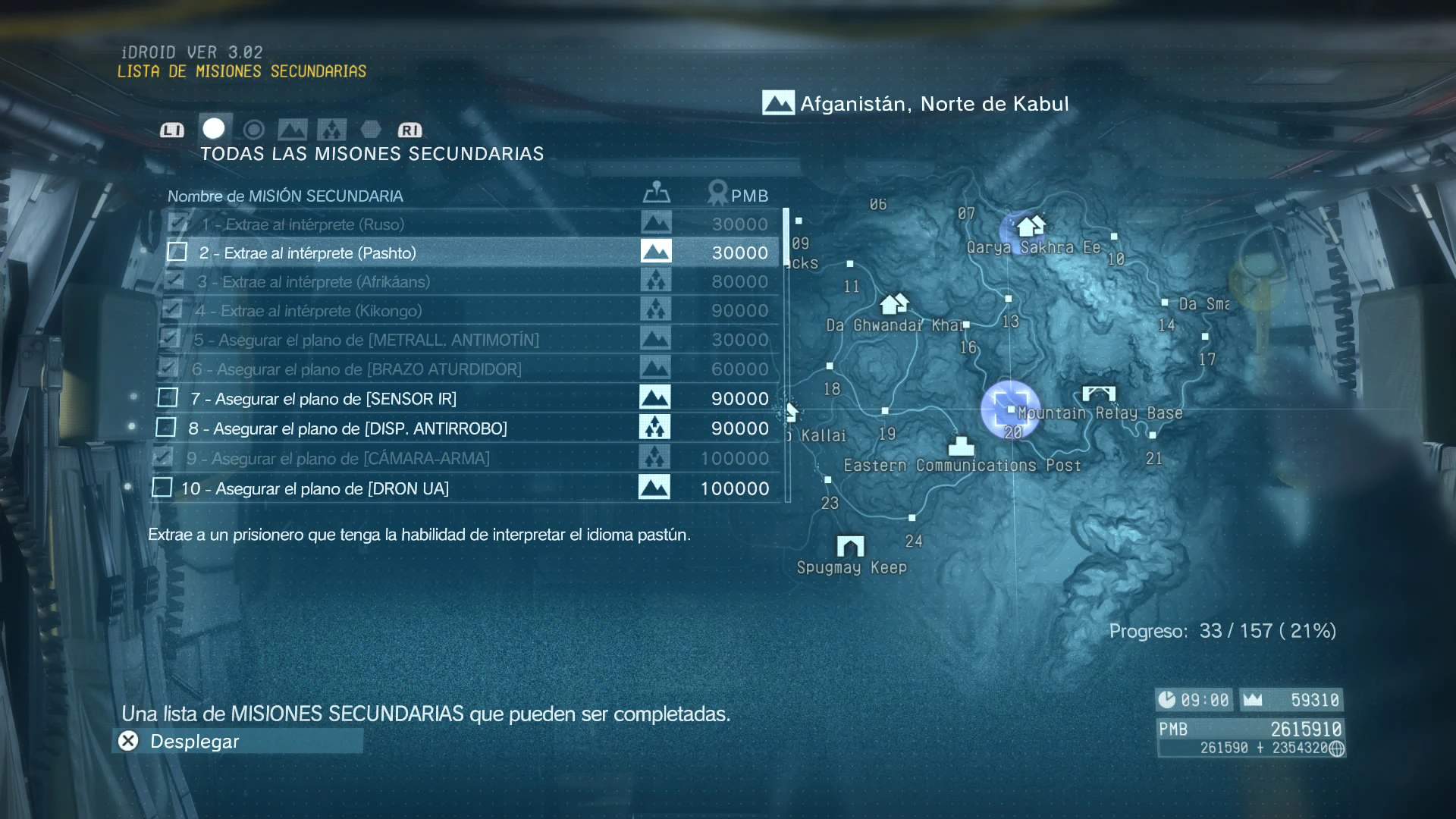Show the mountain-icon Afghanistan missions tab

293,130
